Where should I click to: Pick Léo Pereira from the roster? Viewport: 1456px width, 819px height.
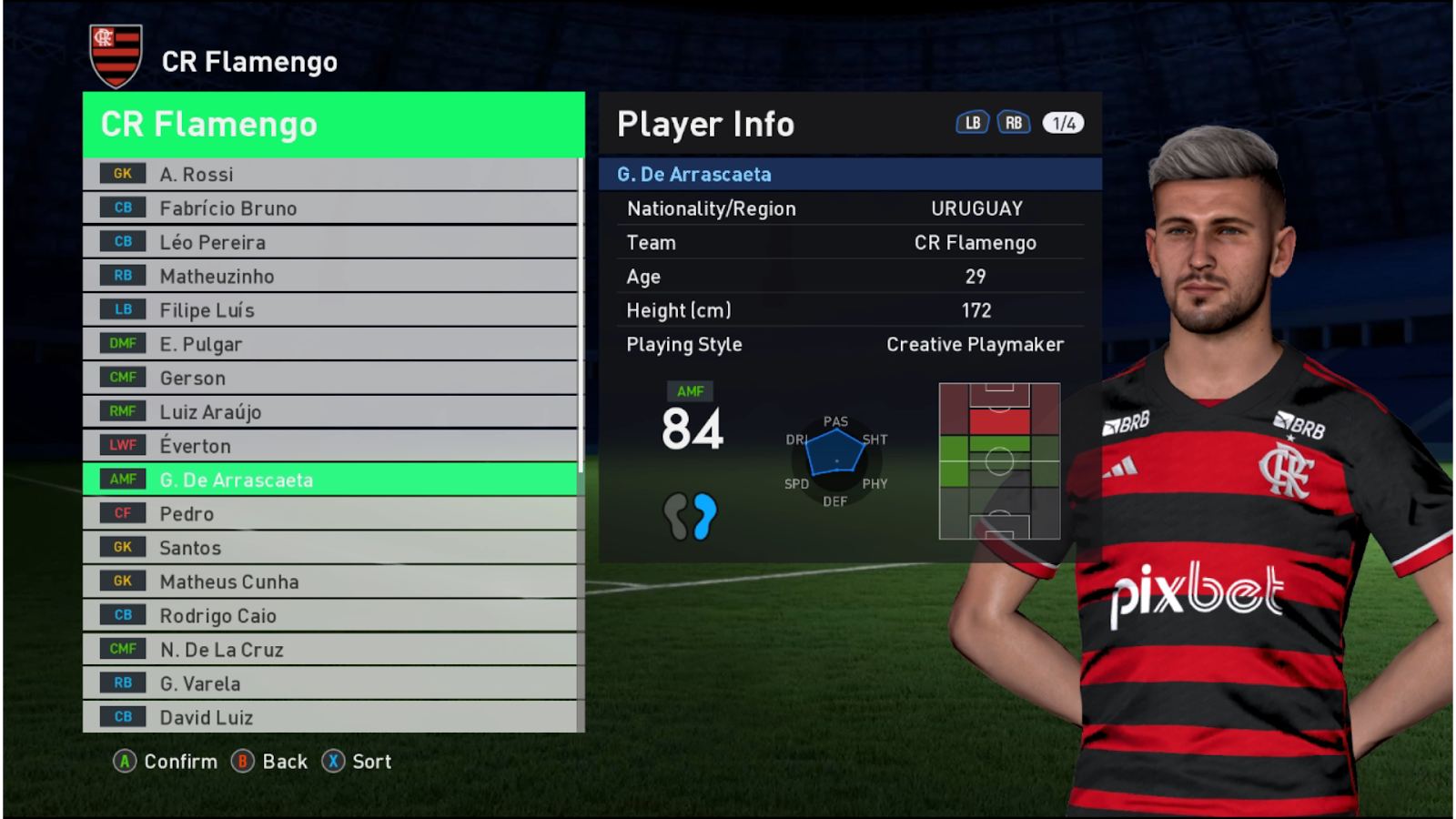click(x=329, y=242)
